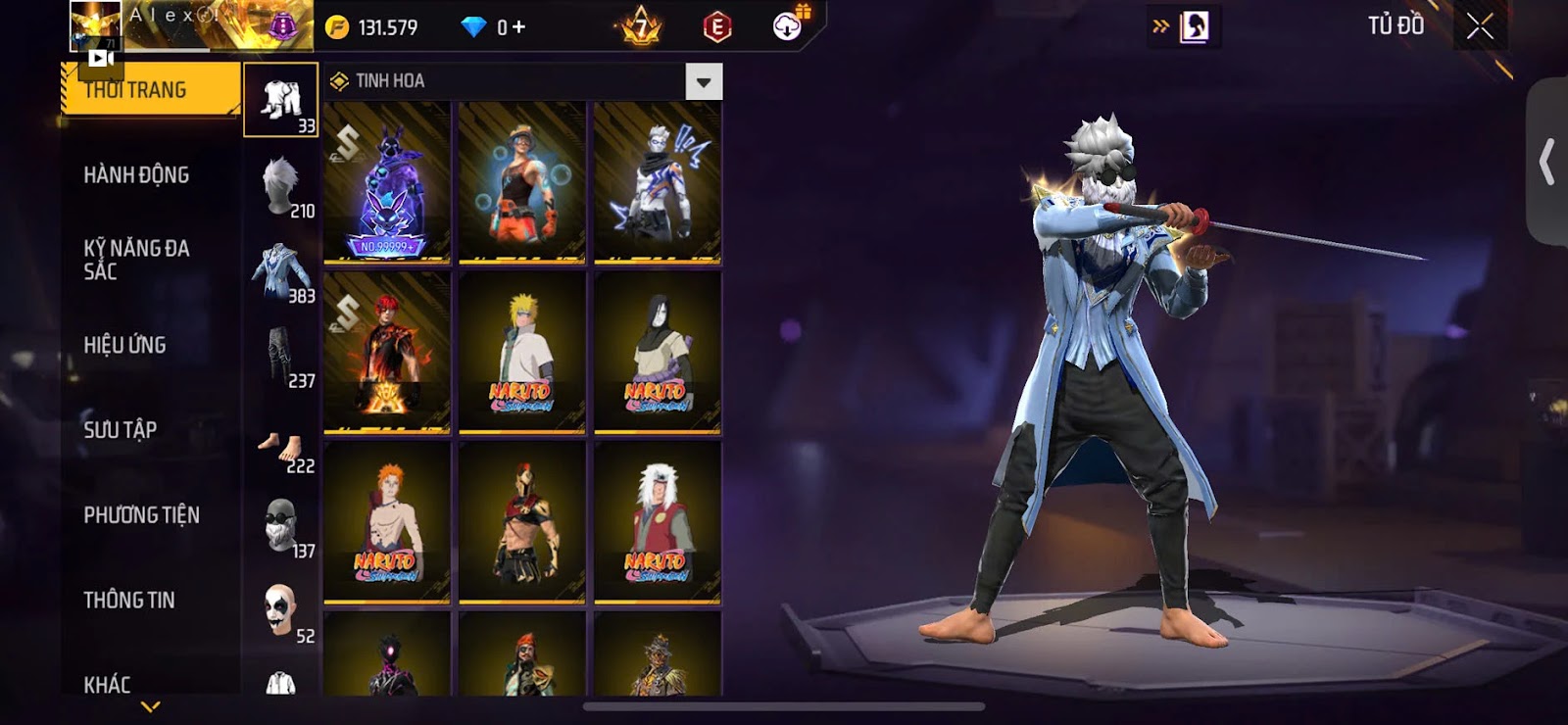This screenshot has width=1568, height=725.
Task: Open the Tinh Hoa filter dropdown
Action: tap(703, 82)
